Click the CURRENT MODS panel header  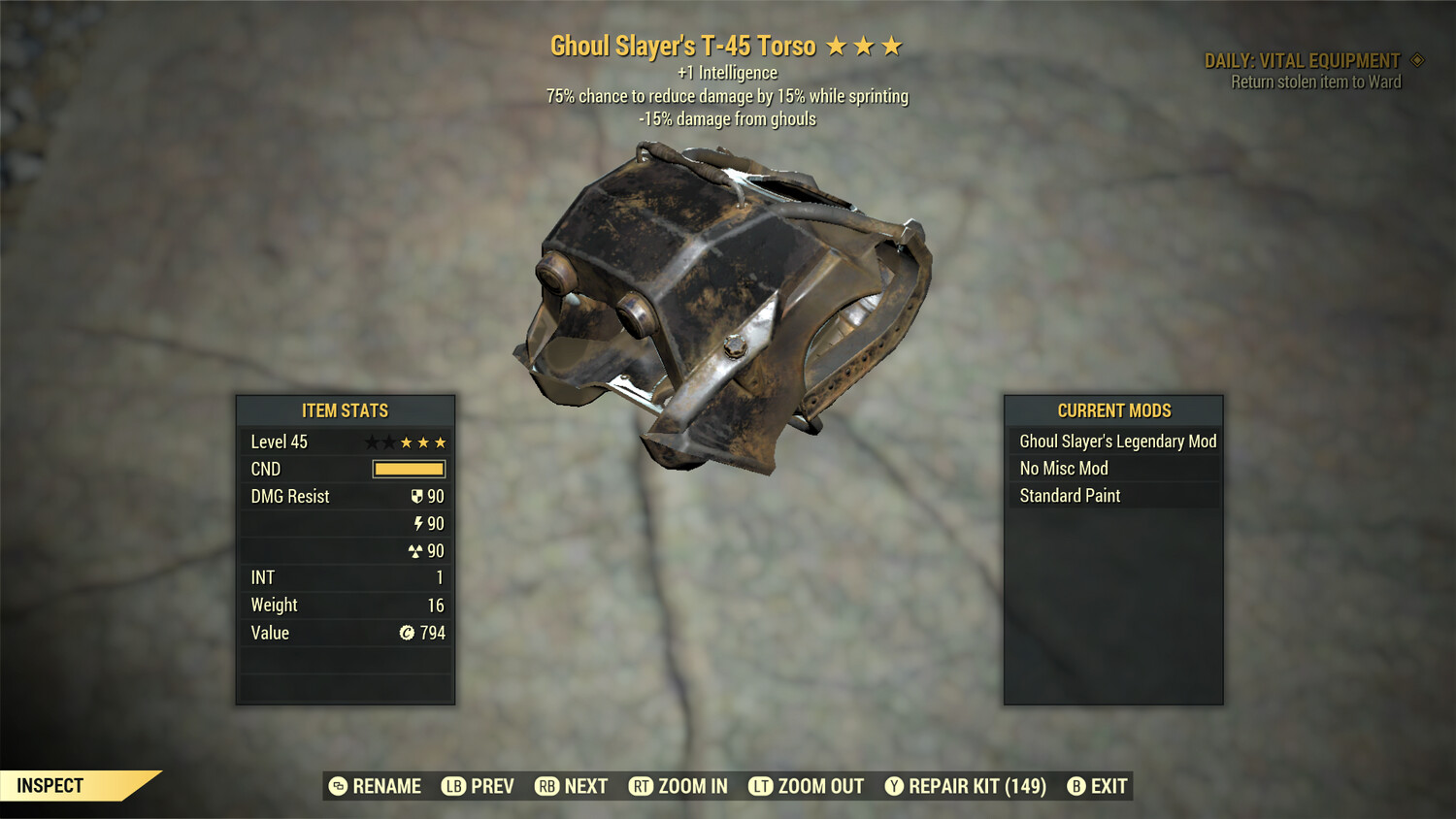1113,410
